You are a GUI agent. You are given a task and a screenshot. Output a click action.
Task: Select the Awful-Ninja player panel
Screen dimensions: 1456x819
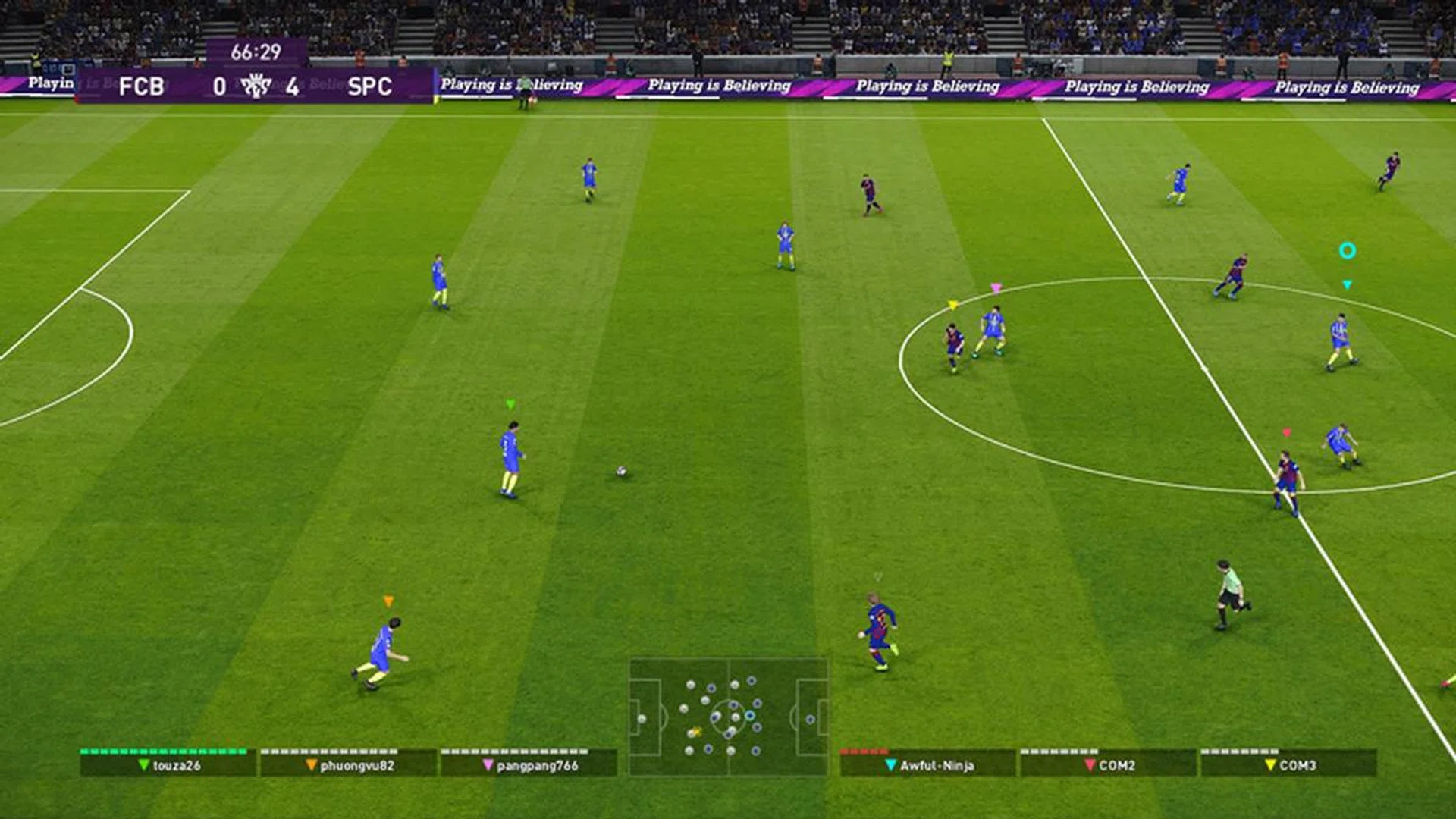[x=927, y=764]
